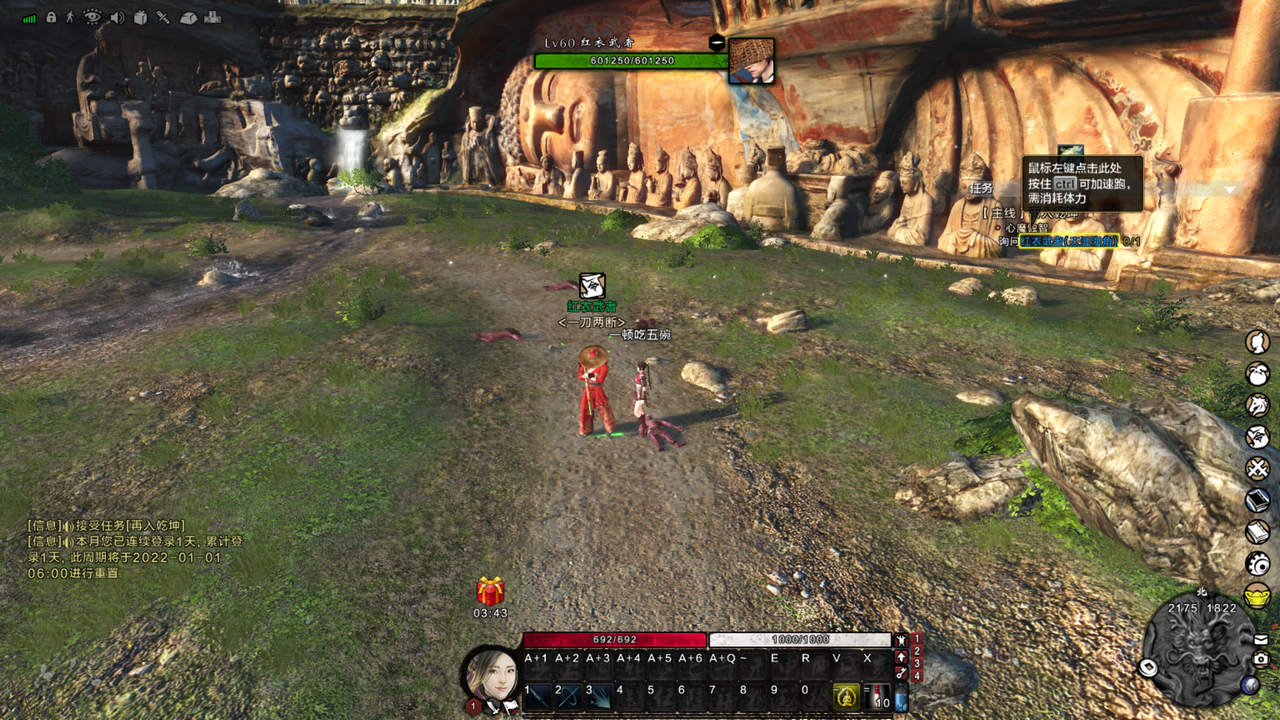Collapse the target frame with minus button

coord(716,42)
